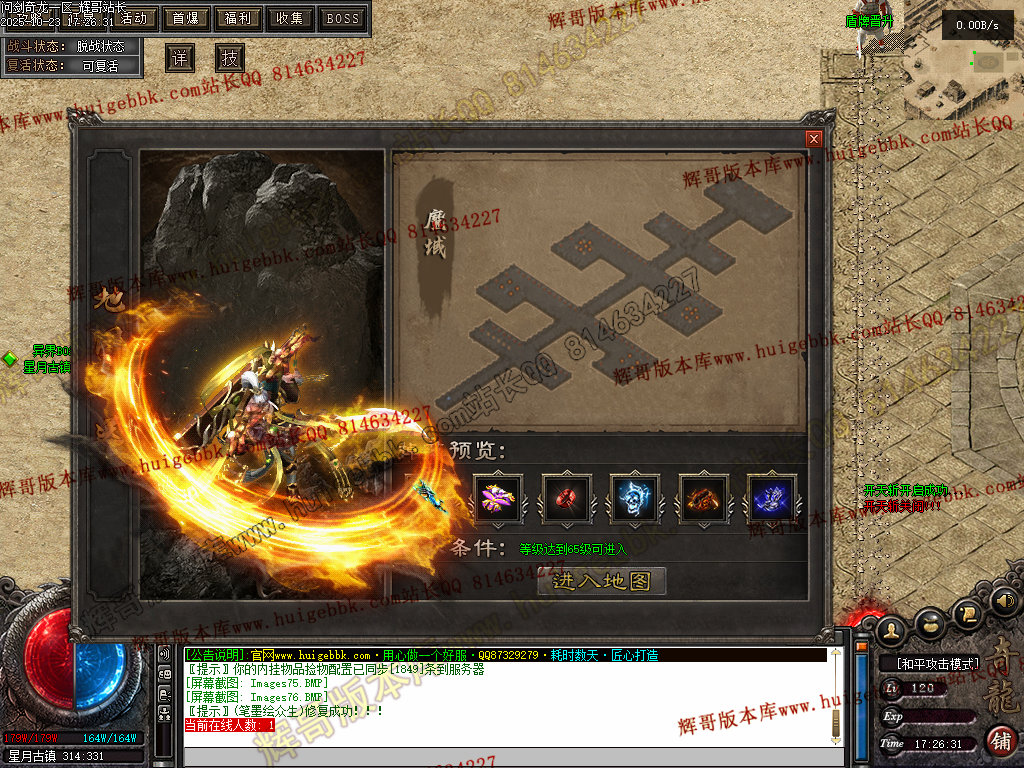Viewport: 1024px width, 768px height.
Task: Select the blue skull reward preview icon
Action: click(x=635, y=497)
